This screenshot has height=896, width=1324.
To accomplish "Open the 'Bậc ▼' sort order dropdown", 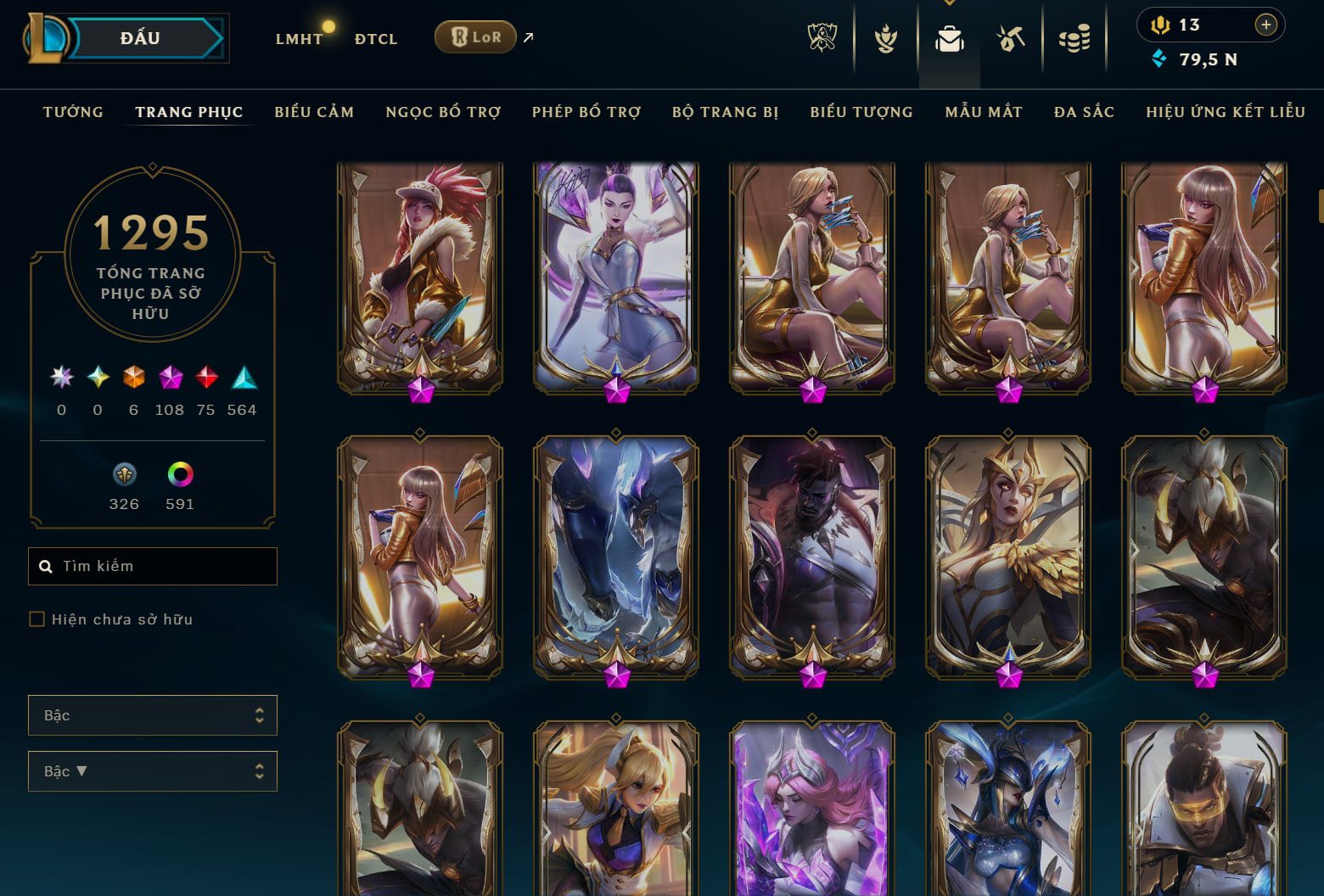I will 153,771.
